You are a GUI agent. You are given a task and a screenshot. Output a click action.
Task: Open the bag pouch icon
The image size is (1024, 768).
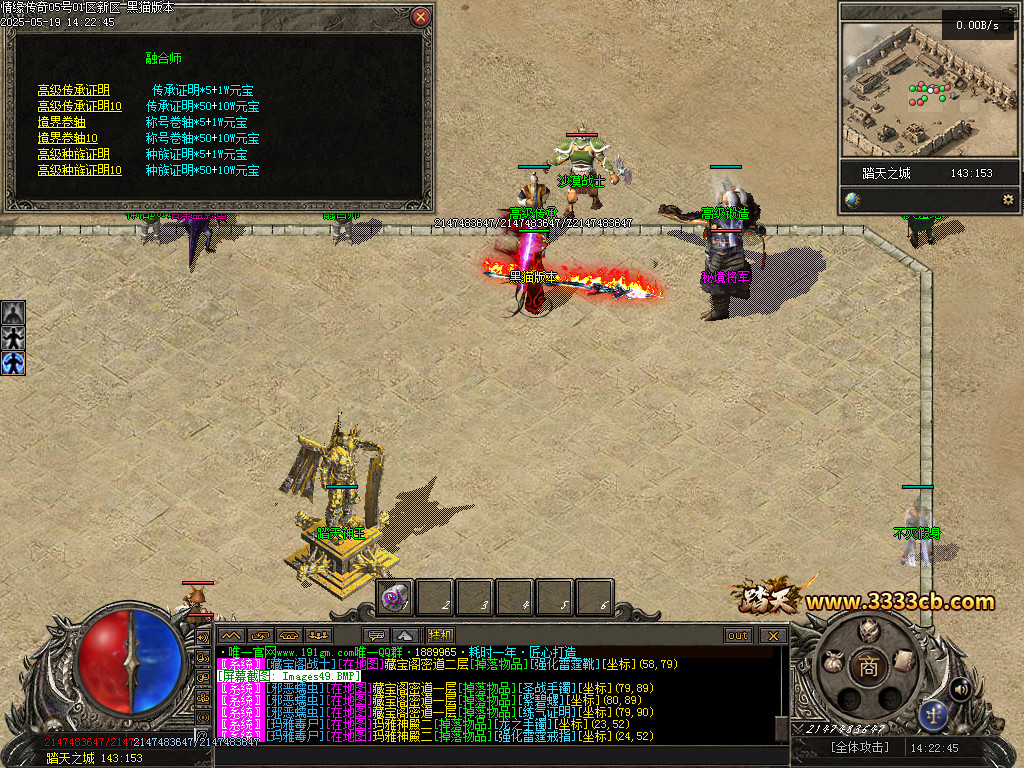coord(831,661)
